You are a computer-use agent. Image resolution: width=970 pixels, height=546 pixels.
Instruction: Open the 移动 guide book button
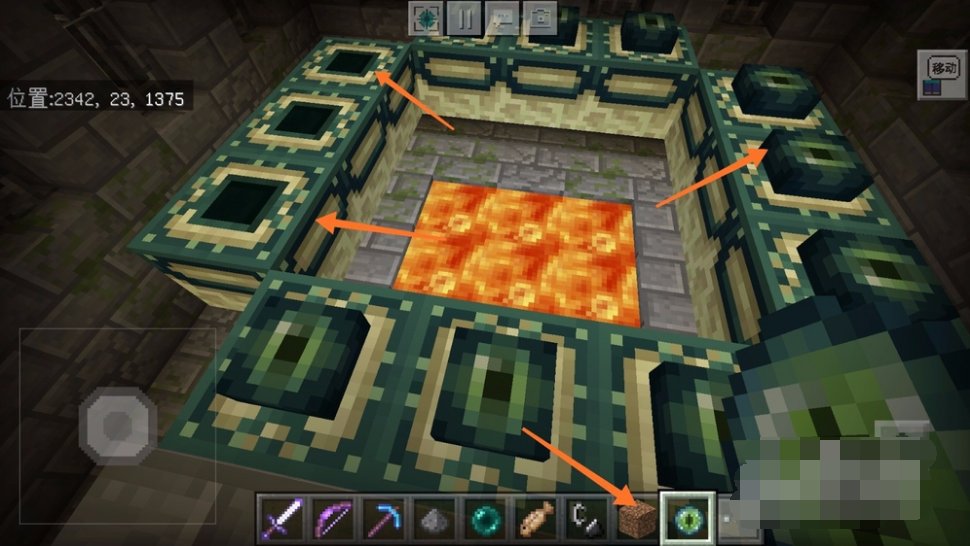click(x=941, y=74)
